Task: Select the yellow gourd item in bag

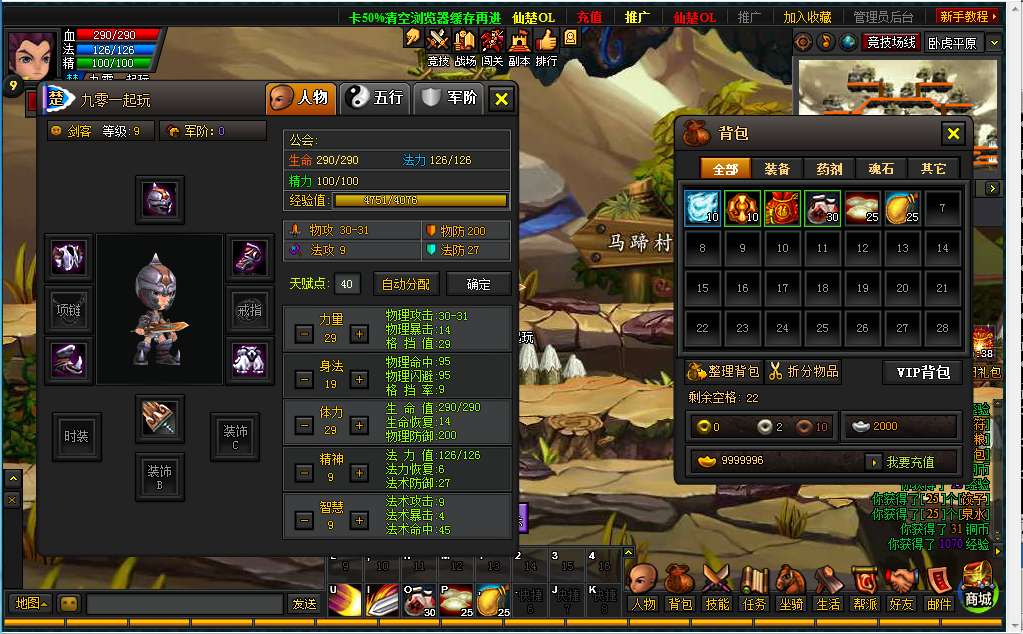Action: click(902, 208)
